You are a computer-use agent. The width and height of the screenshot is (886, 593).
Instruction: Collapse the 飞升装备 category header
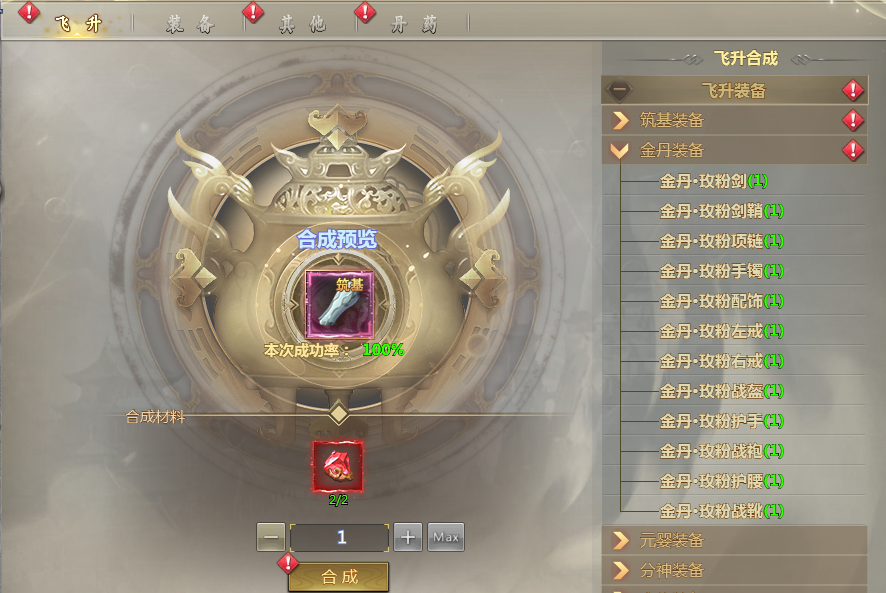click(x=734, y=91)
